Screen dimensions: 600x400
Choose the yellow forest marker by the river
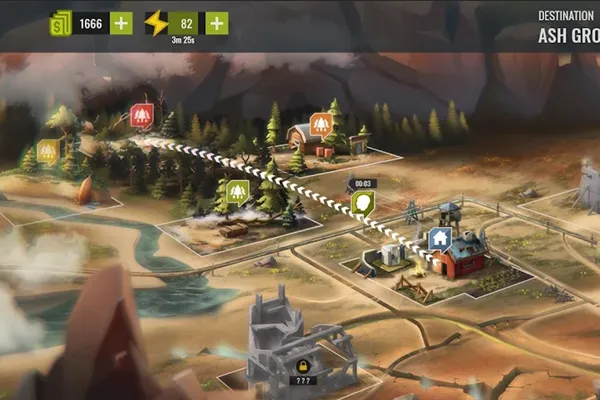pos(47,152)
